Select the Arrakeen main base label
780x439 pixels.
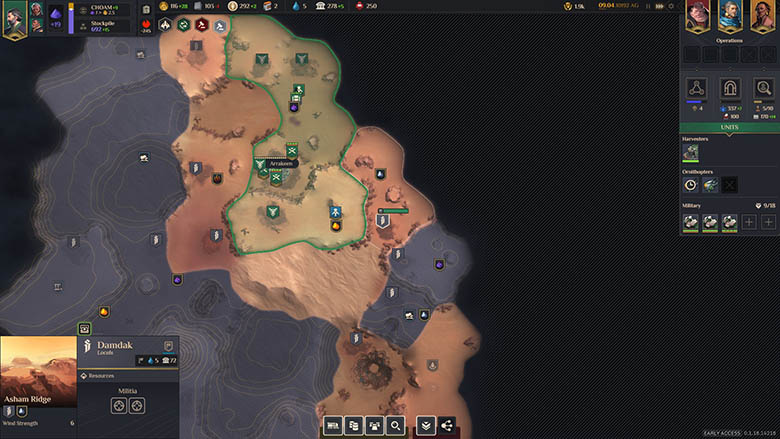click(x=281, y=163)
